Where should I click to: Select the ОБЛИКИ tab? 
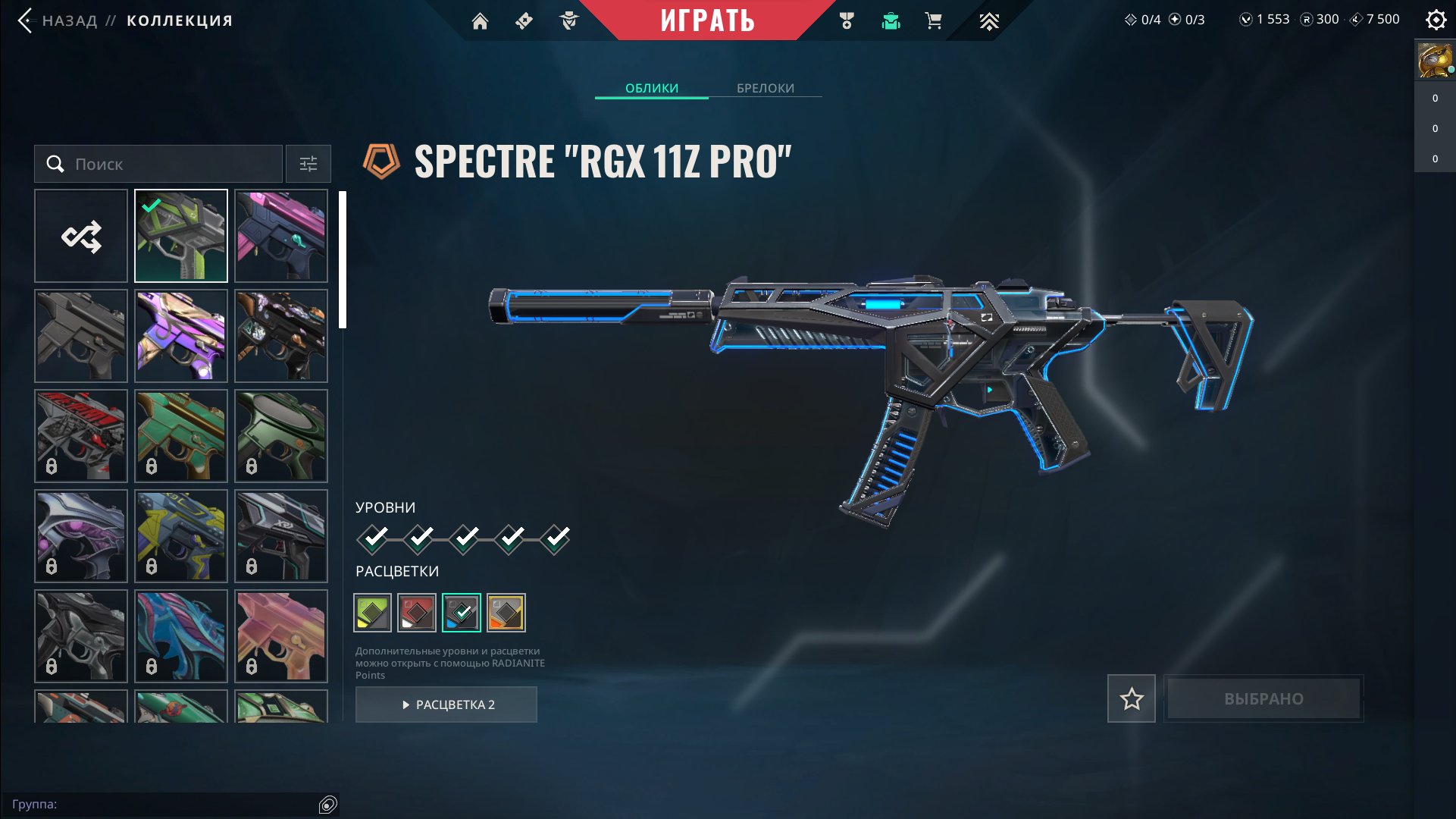click(x=651, y=88)
